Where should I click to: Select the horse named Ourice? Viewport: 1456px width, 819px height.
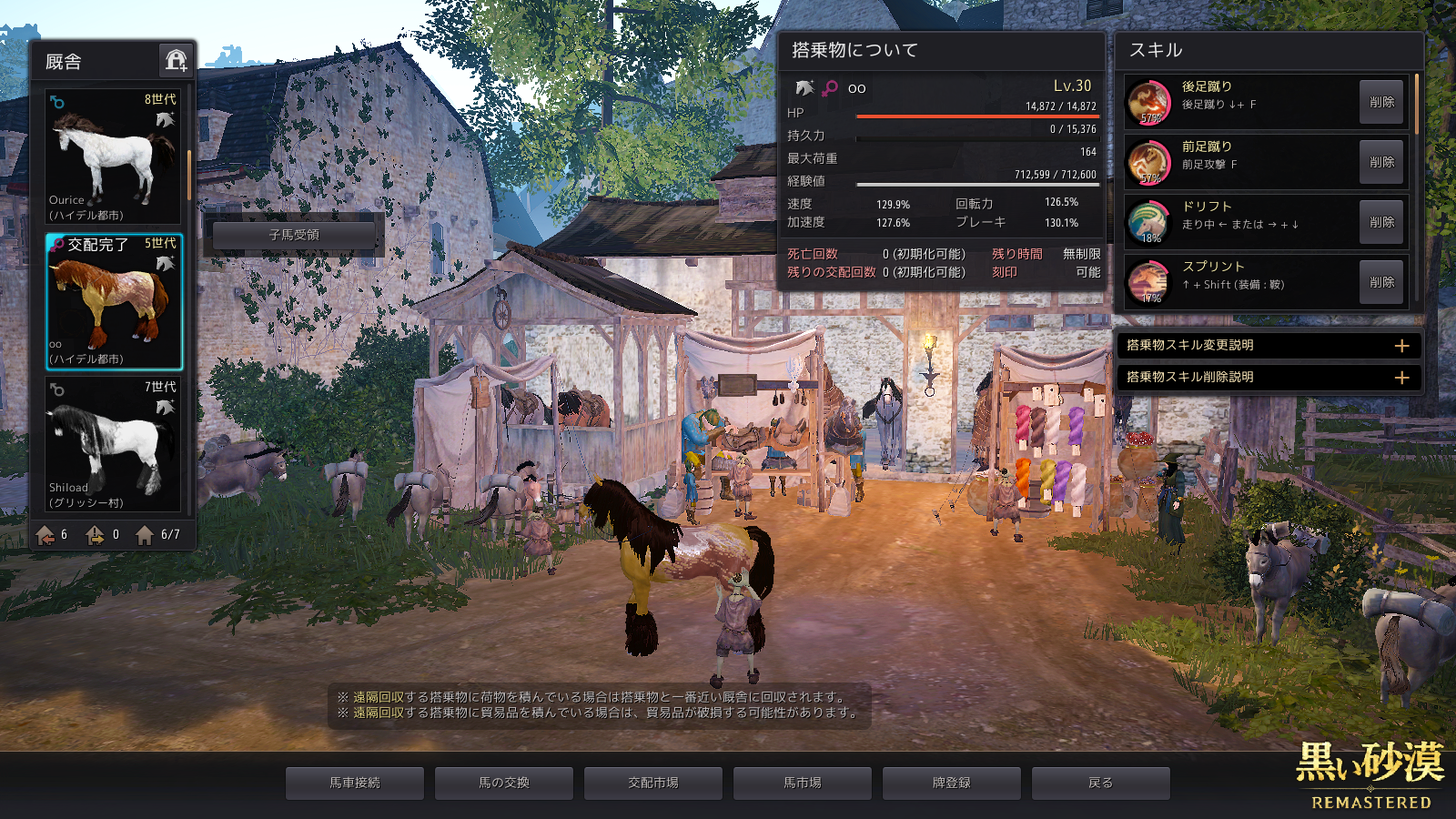(x=113, y=157)
